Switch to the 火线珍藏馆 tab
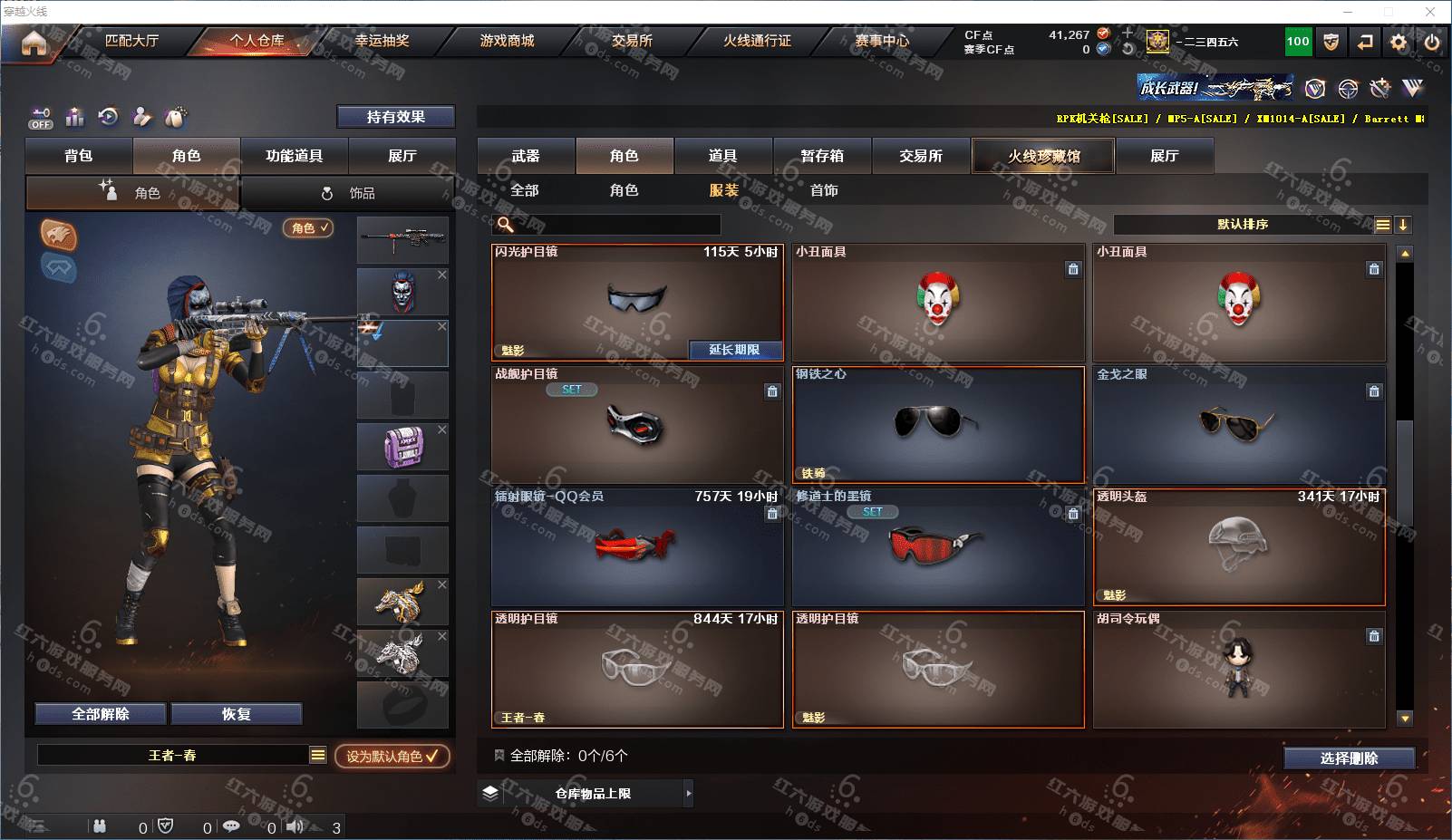This screenshot has width=1452, height=840. [1043, 156]
